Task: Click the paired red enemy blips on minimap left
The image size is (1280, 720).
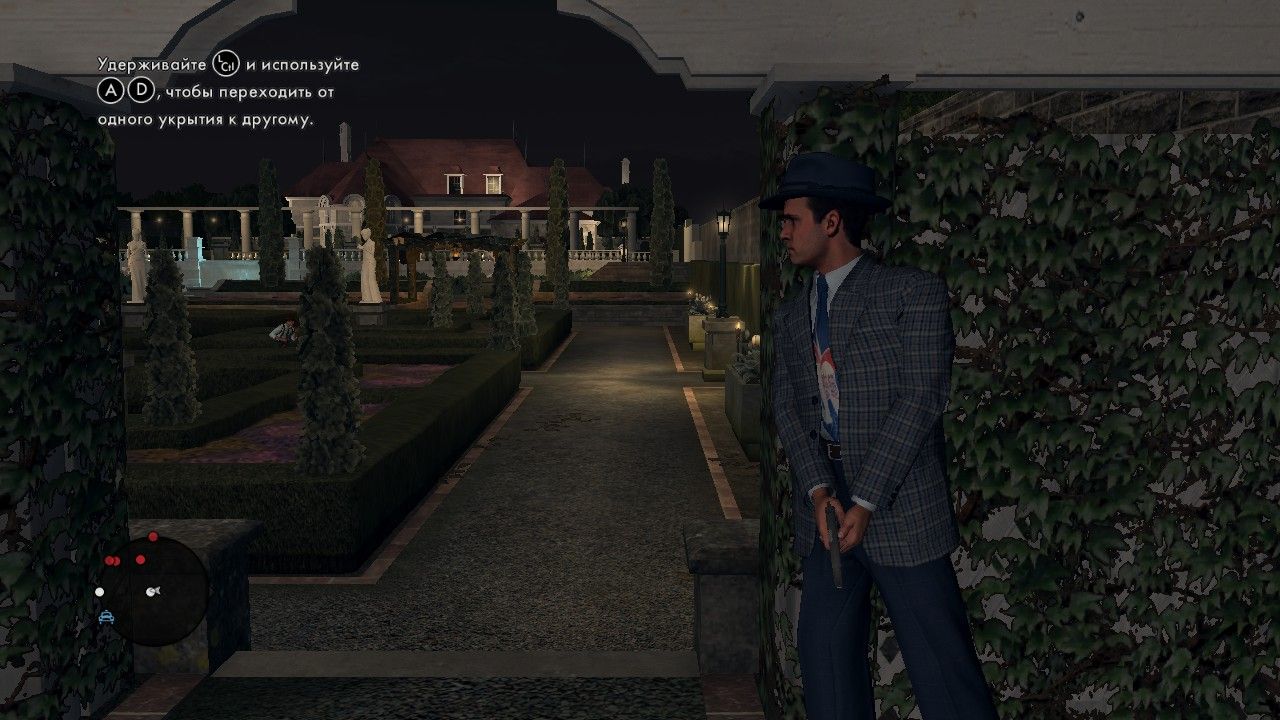Action: 113,560
